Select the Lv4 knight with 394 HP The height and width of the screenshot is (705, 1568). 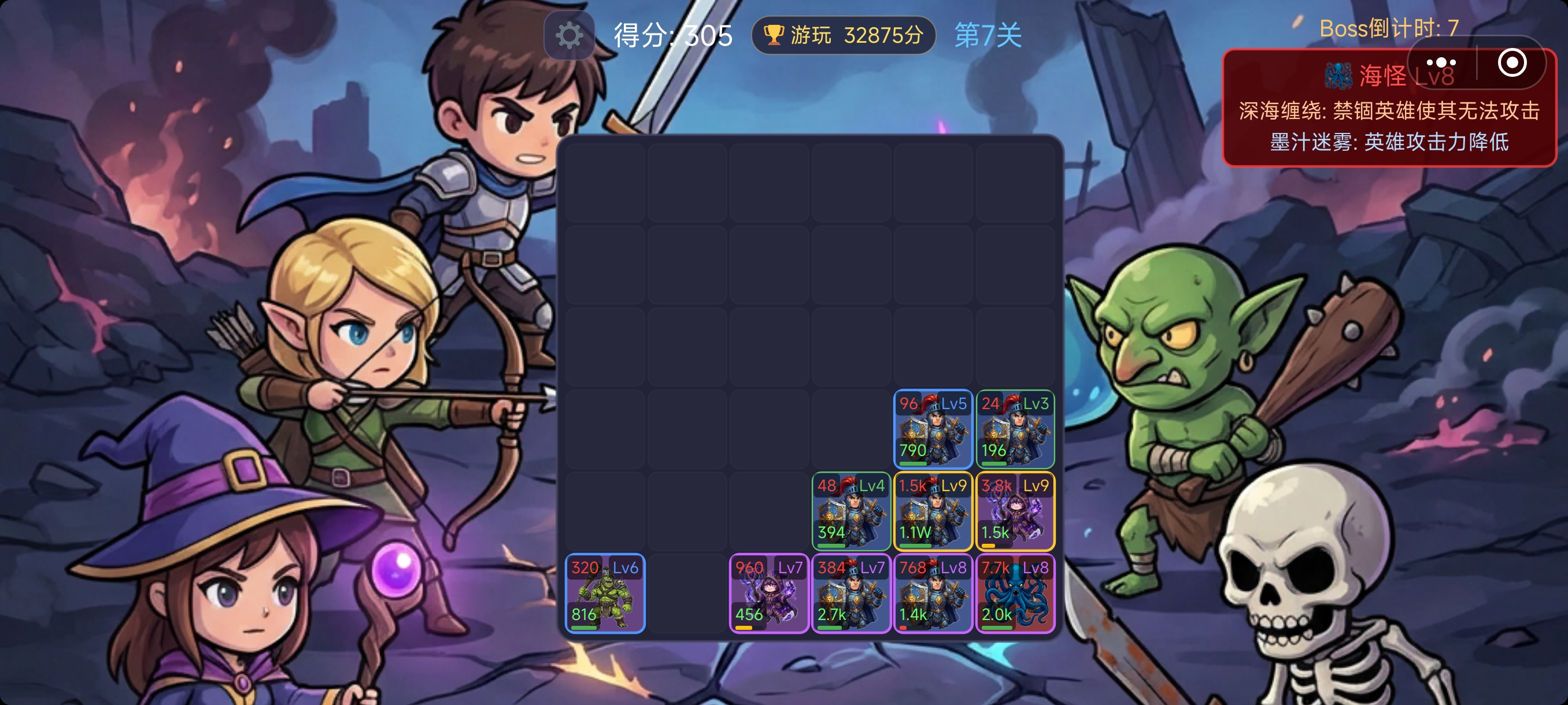pos(851,511)
